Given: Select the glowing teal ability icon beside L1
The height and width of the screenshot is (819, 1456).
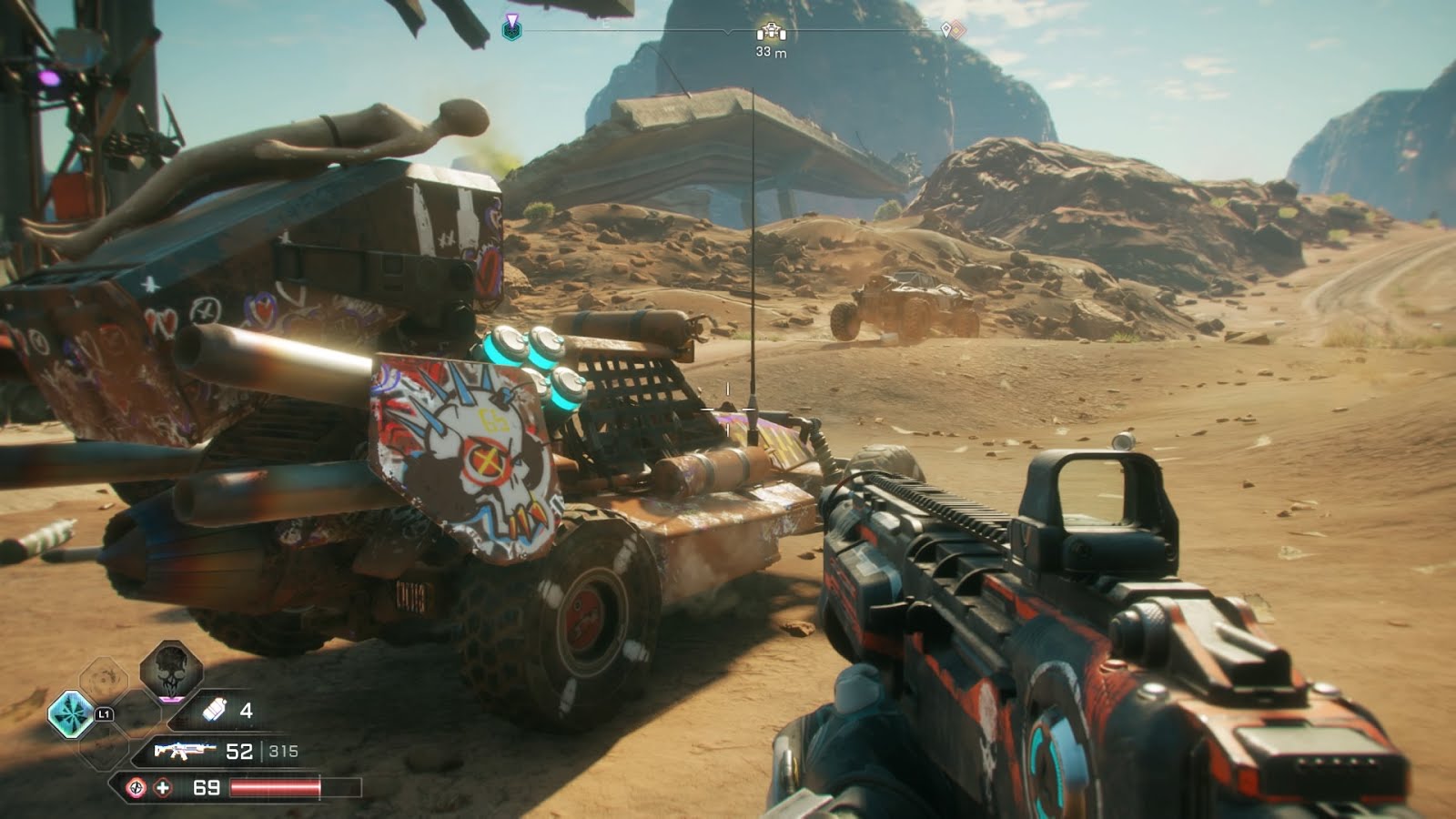Looking at the screenshot, I should (71, 713).
